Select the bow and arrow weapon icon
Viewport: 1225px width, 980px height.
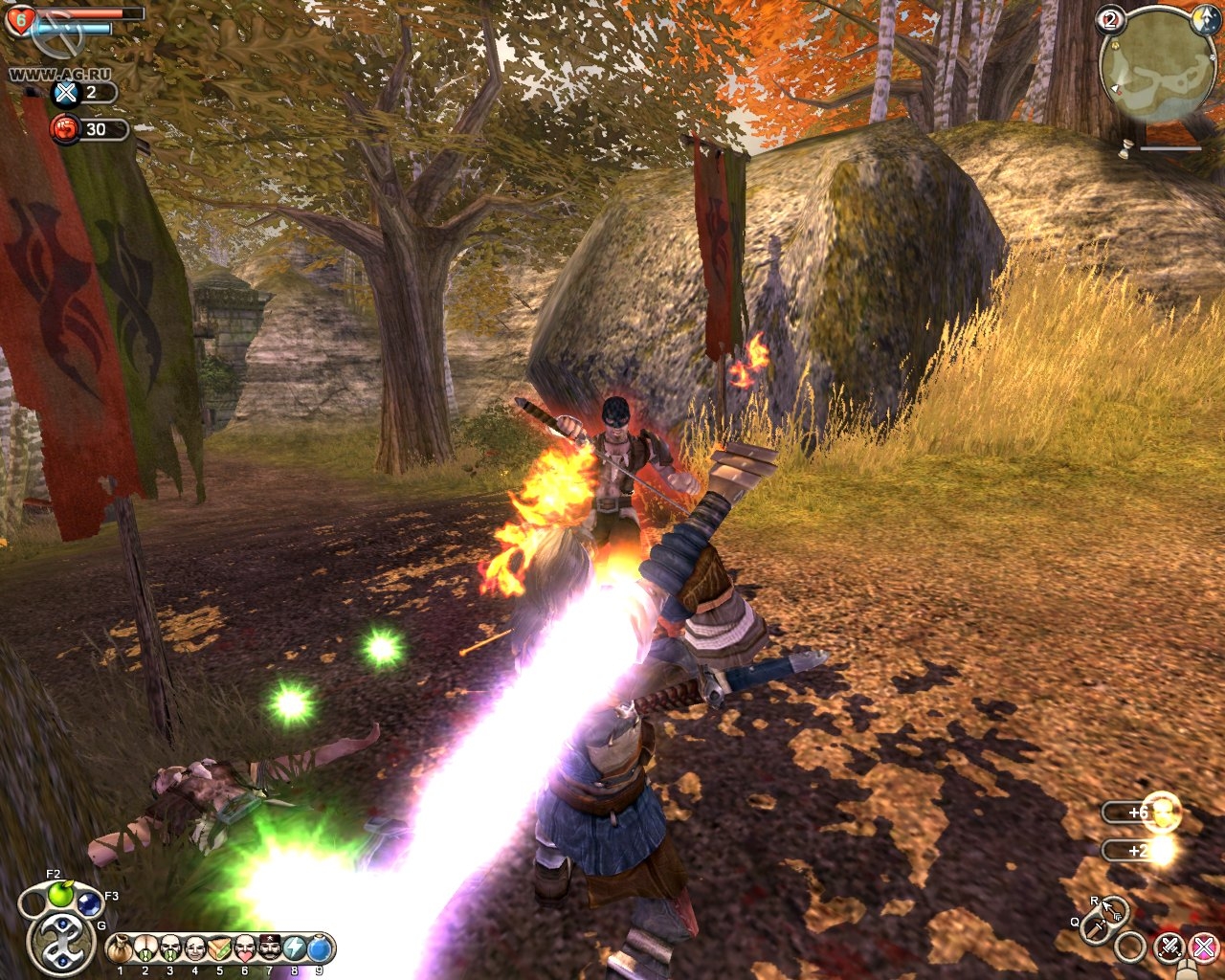coord(1112,909)
